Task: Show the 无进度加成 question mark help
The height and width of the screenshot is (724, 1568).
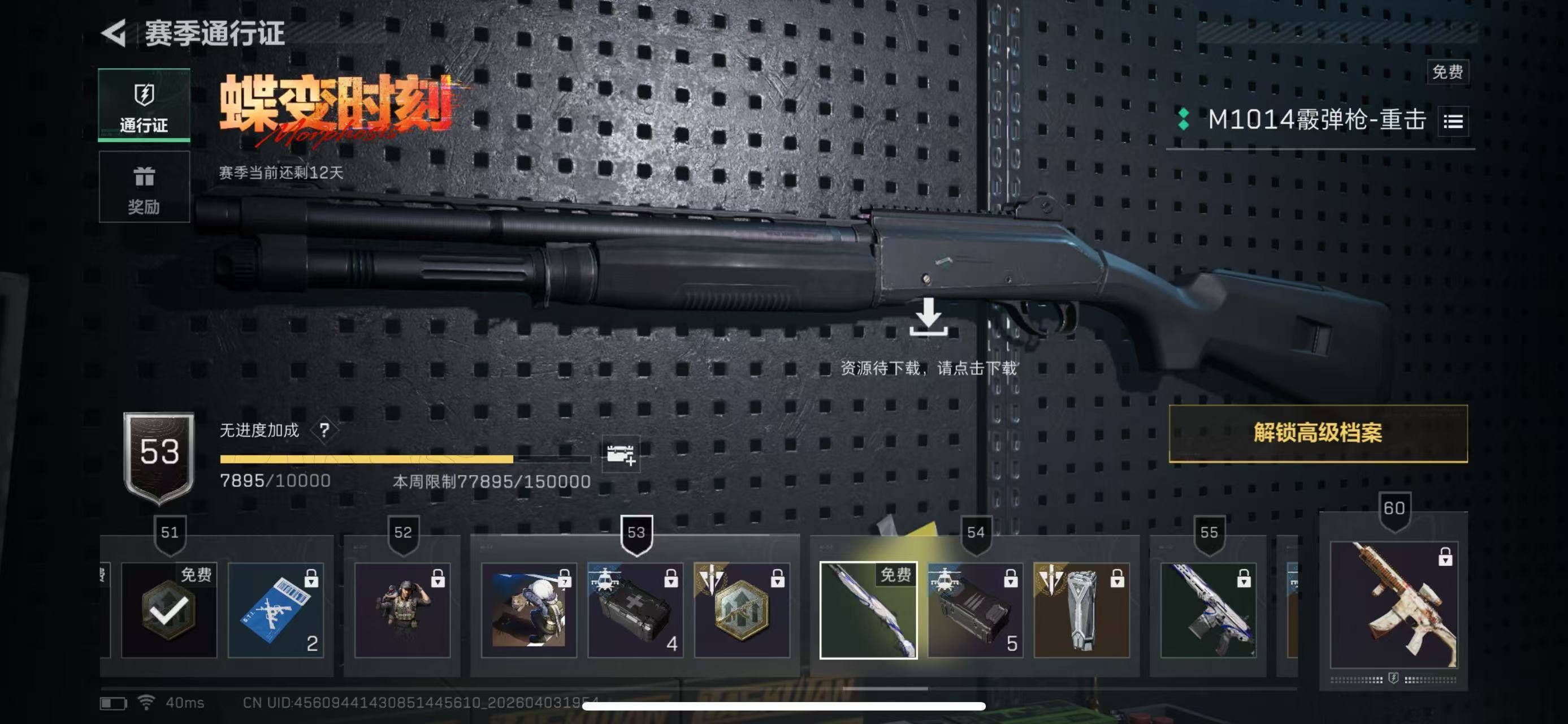Action: click(x=324, y=430)
